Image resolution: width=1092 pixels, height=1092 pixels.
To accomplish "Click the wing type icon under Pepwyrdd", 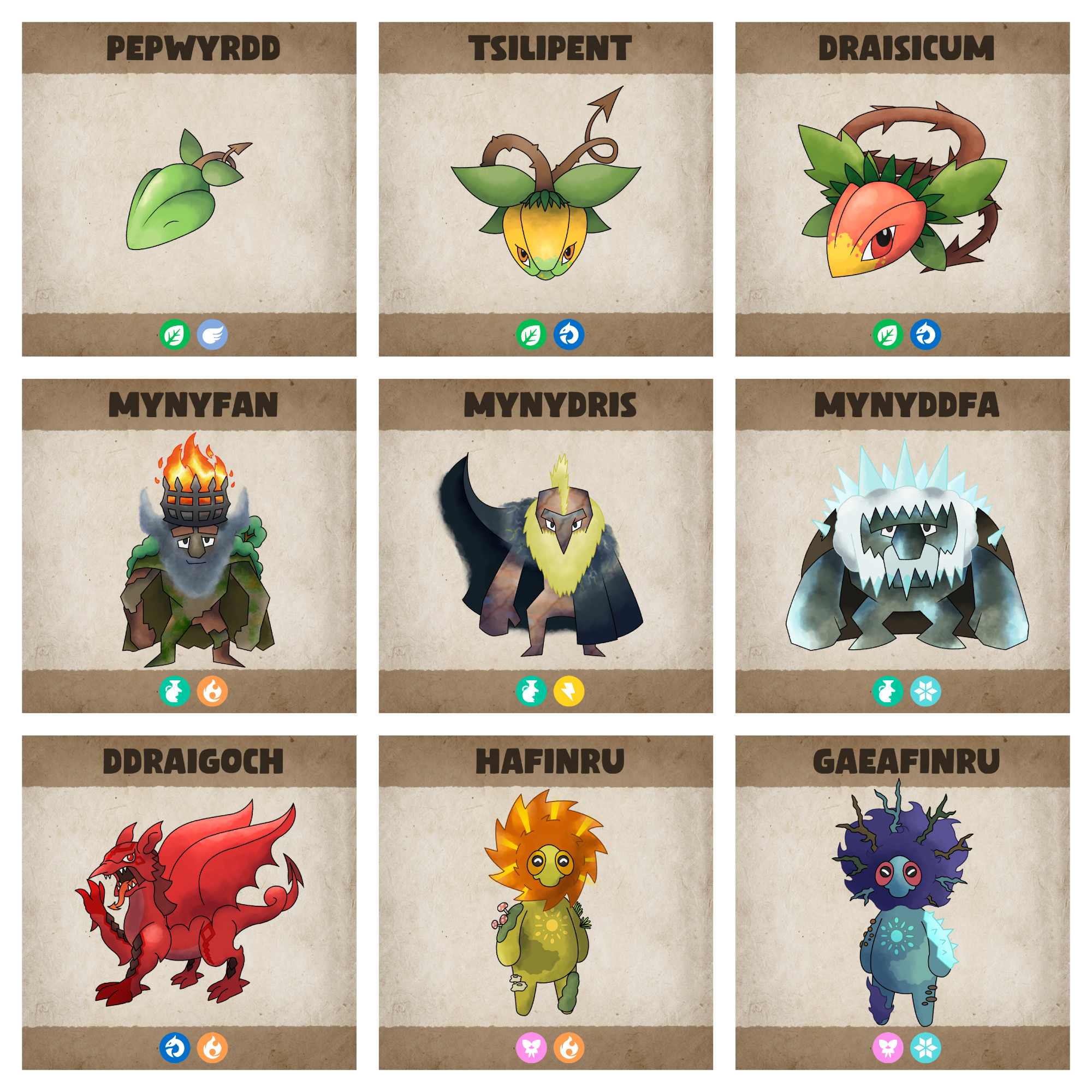I will (x=212, y=335).
